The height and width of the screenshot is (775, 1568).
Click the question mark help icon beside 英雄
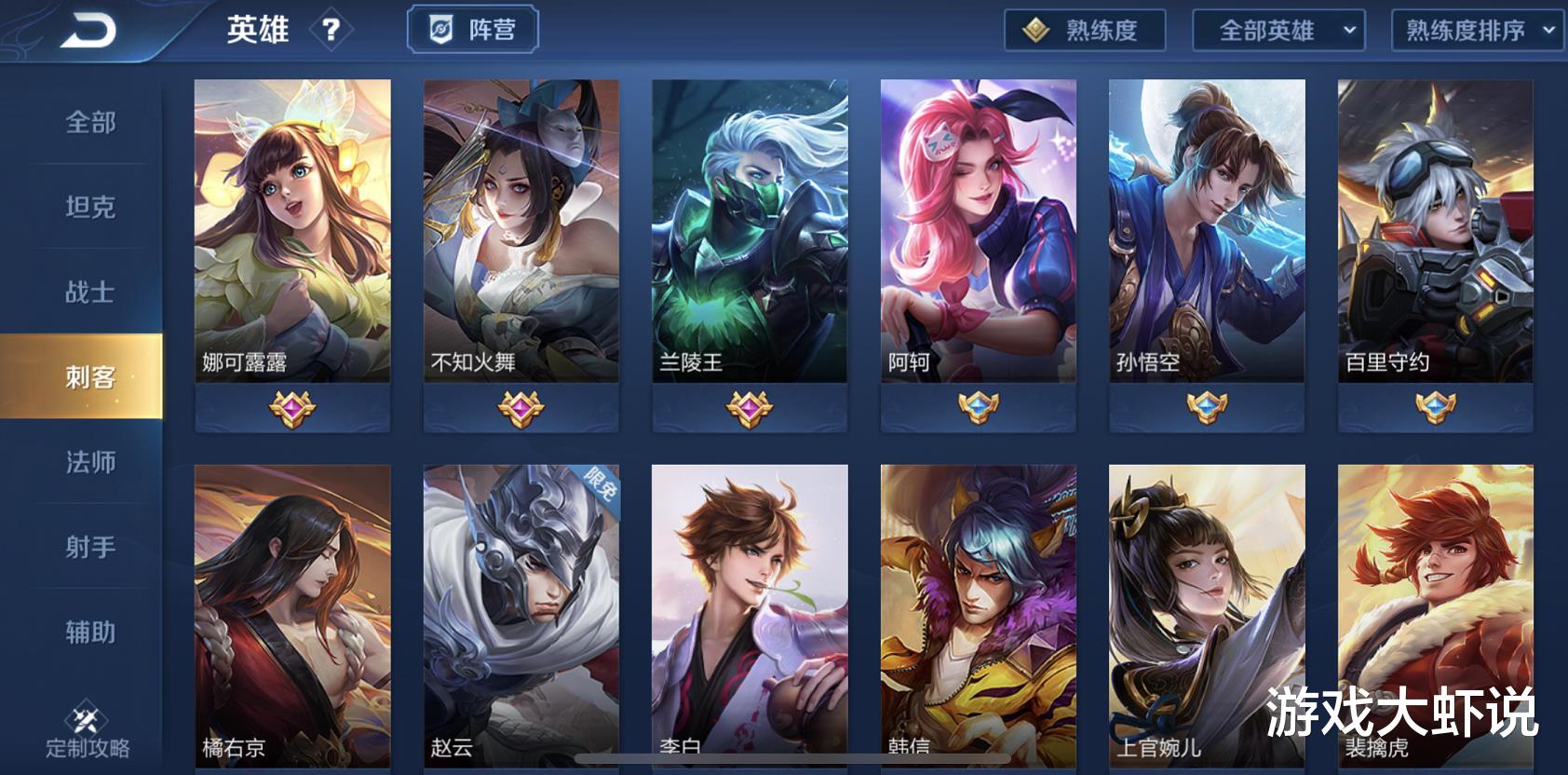[x=333, y=29]
